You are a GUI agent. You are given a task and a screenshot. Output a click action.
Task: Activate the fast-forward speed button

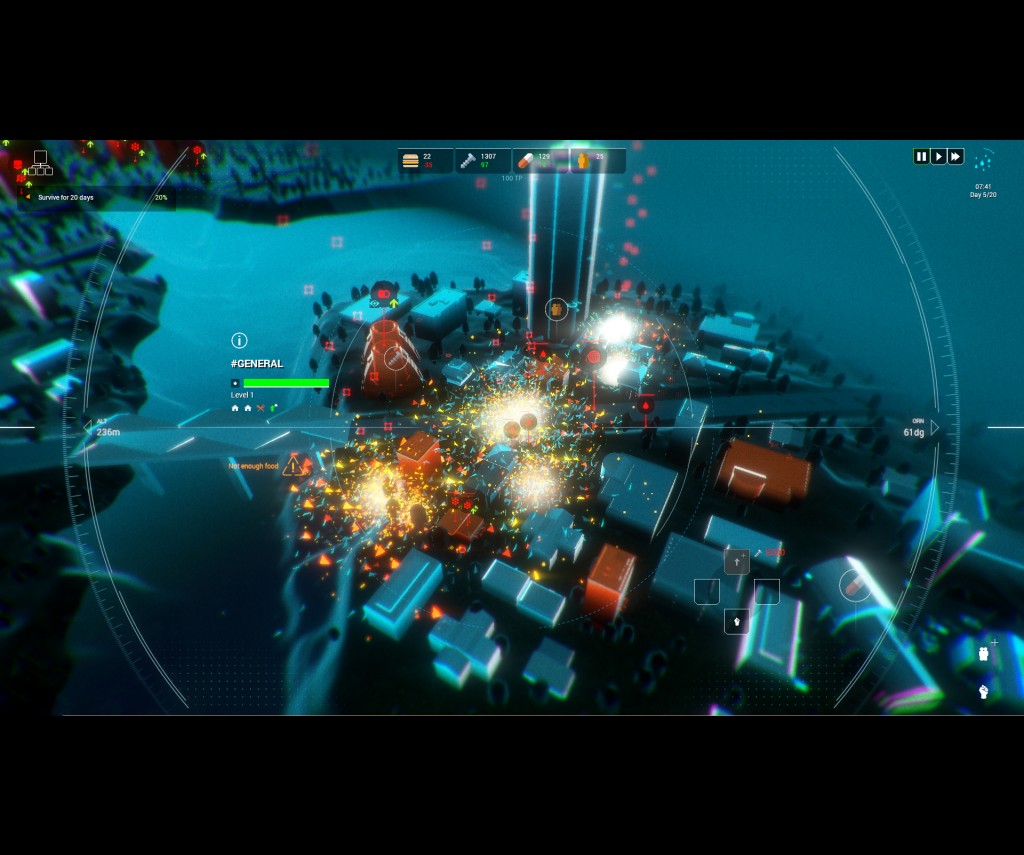[956, 156]
